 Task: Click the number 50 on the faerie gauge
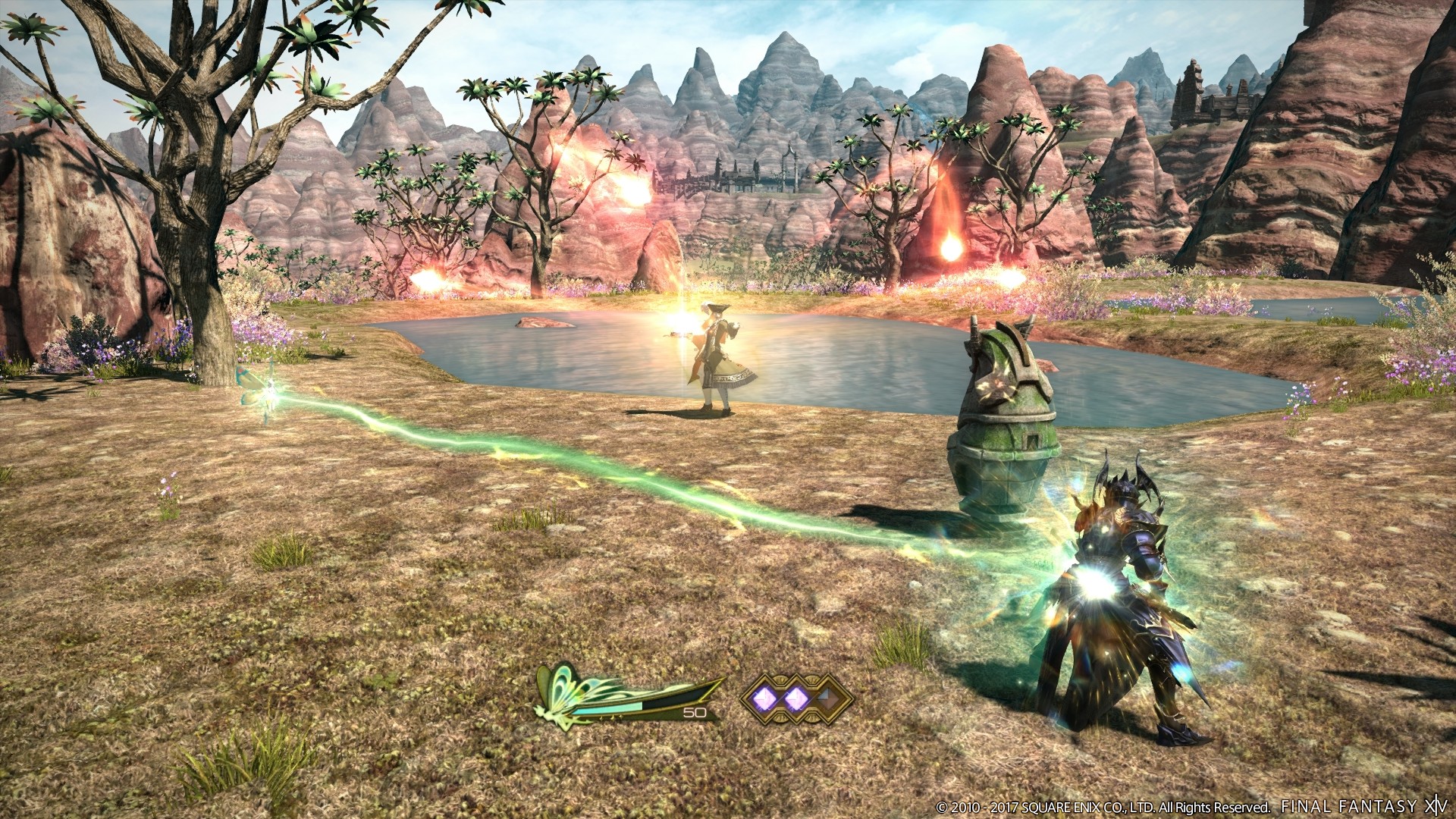694,713
